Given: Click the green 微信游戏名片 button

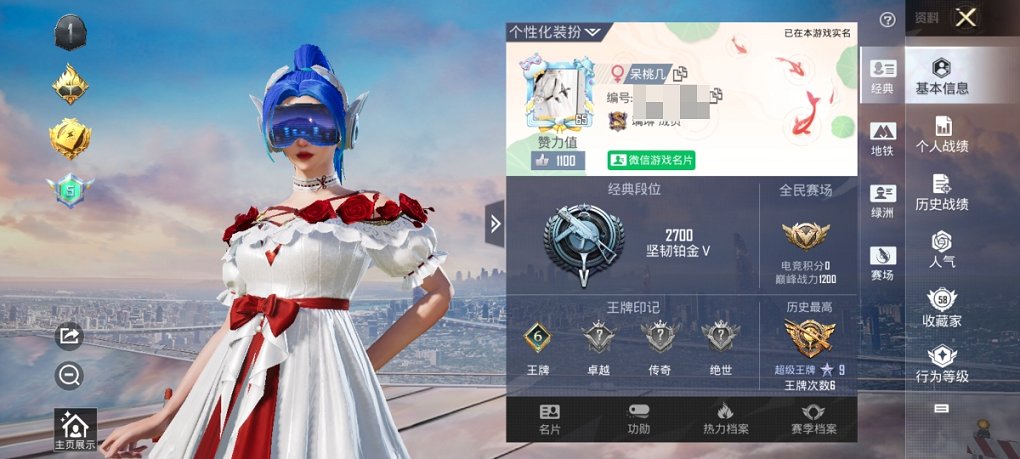Looking at the screenshot, I should coord(651,160).
